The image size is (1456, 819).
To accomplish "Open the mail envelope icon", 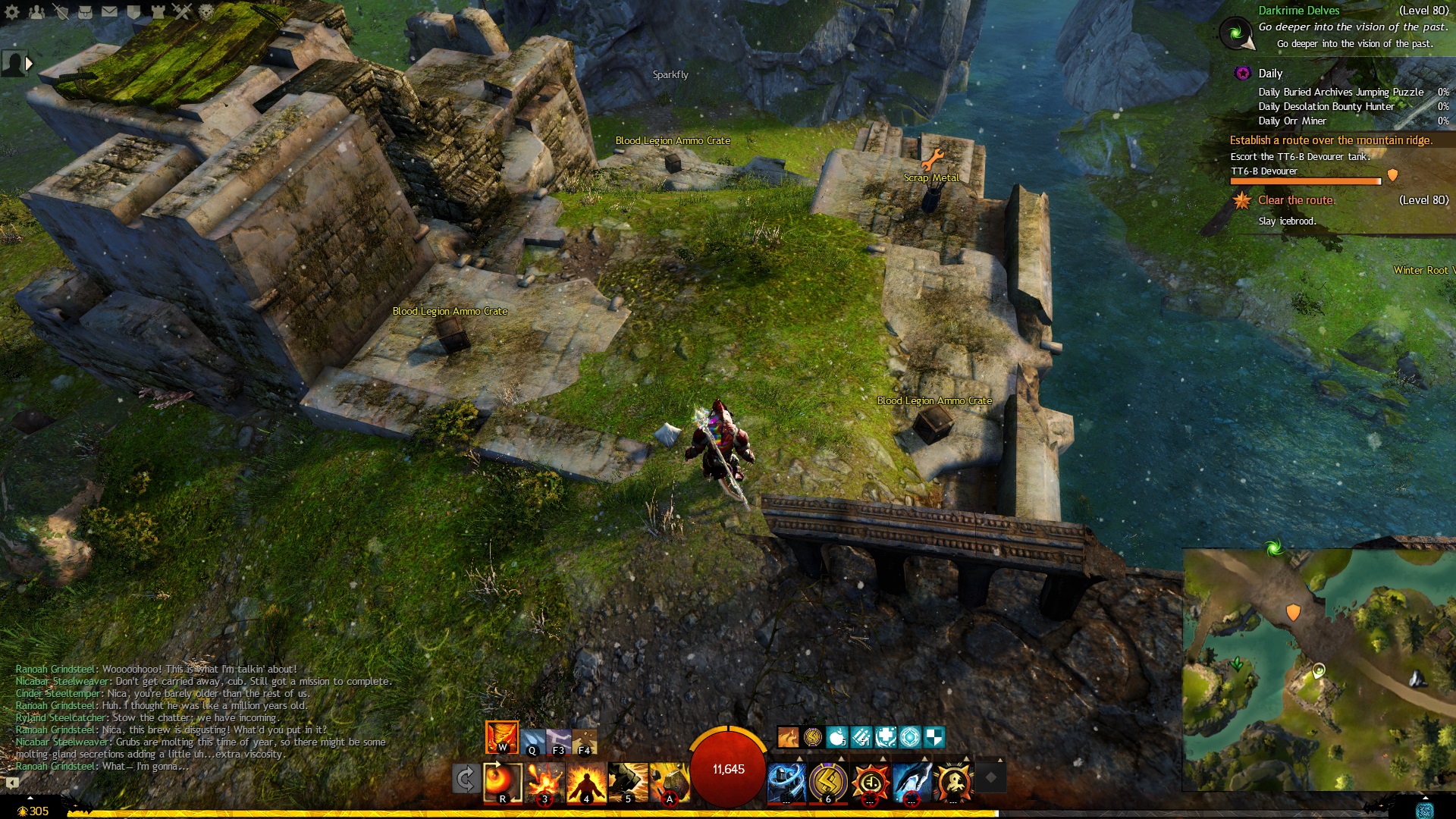I will coord(109,11).
